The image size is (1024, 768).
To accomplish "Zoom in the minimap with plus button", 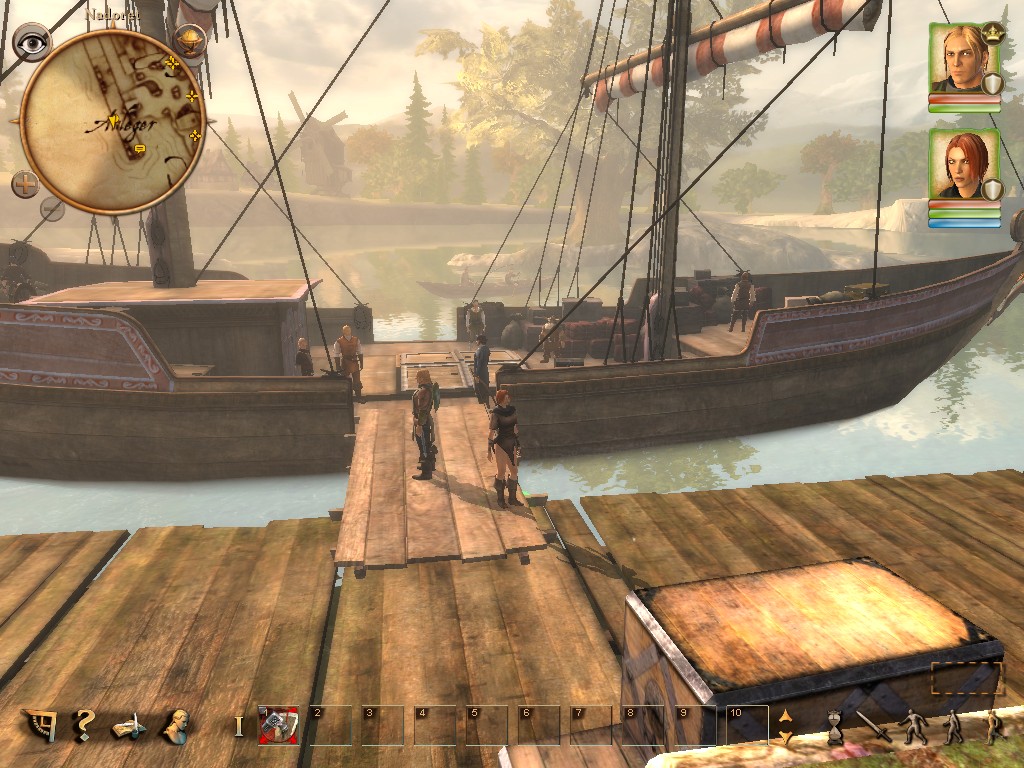I will tap(25, 183).
